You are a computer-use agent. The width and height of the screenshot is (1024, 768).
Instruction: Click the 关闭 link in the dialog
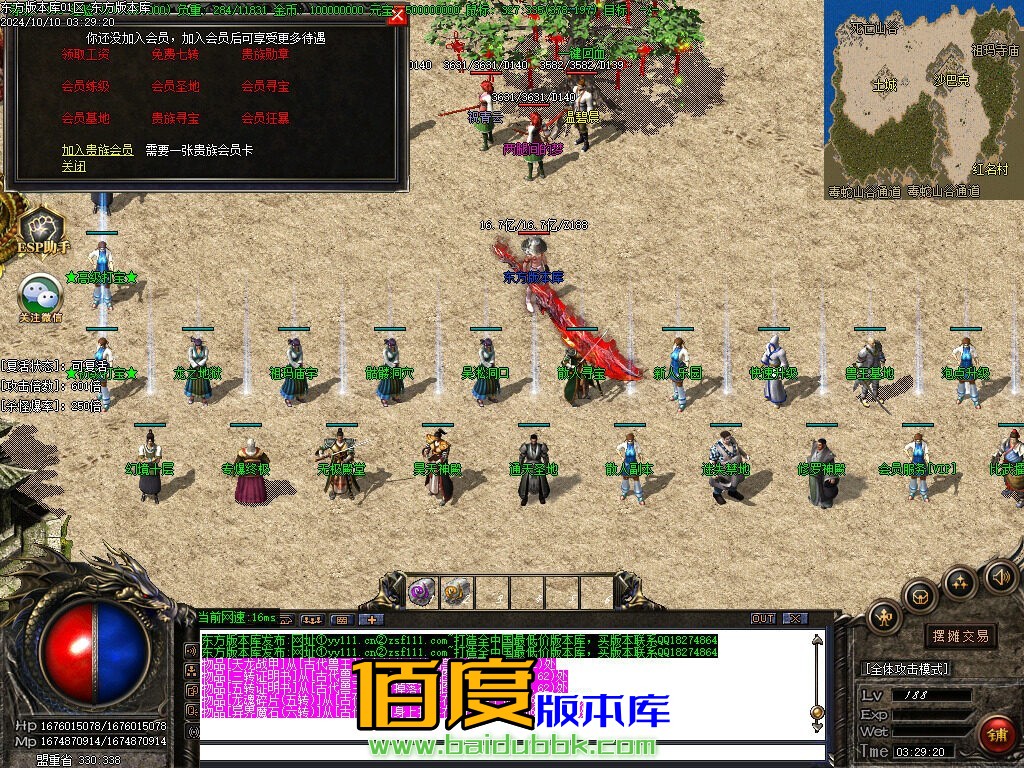tap(73, 166)
